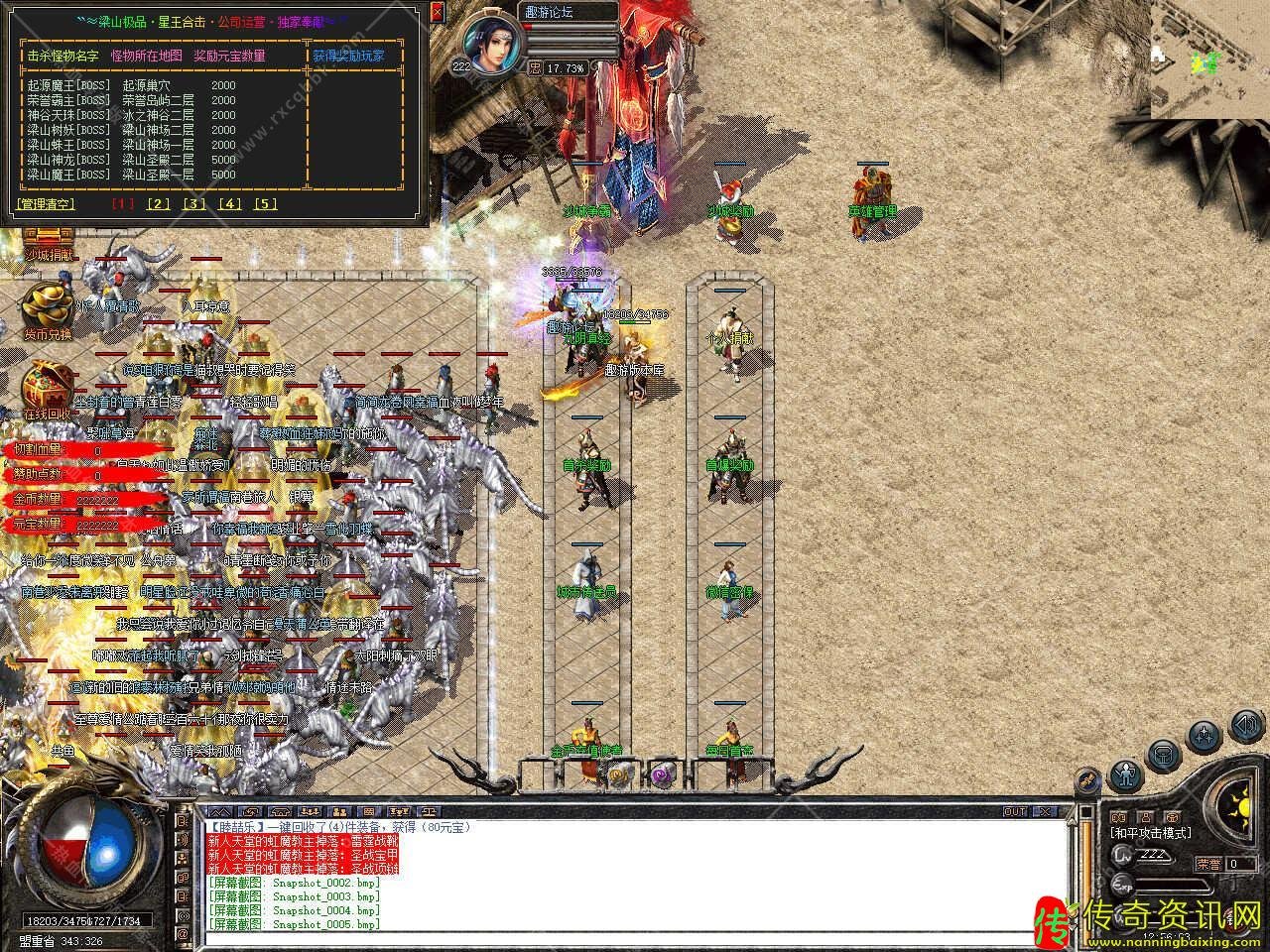1270x952 pixels.
Task: Open the minimap
Action: [1209, 59]
